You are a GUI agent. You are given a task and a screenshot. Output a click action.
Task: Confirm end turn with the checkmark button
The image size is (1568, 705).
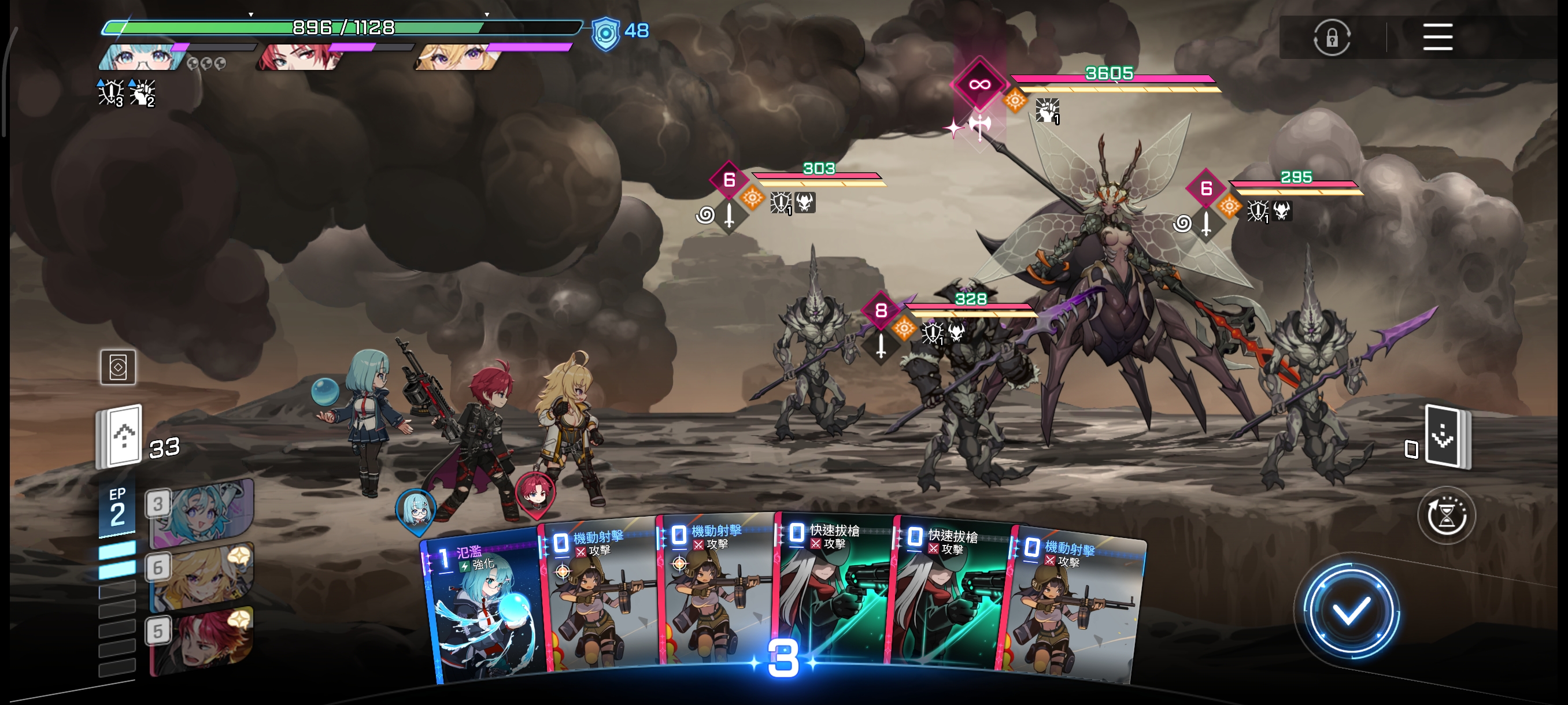[x=1351, y=611]
